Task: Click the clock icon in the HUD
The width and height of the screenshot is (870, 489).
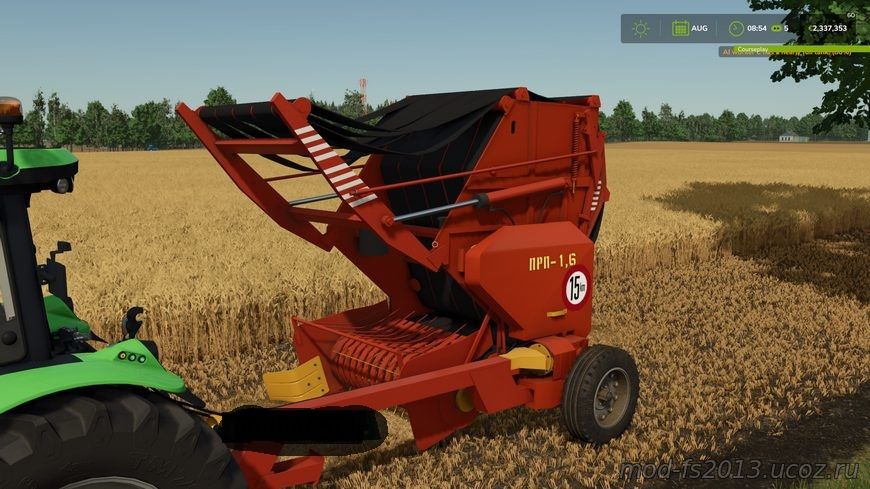Action: [736, 28]
